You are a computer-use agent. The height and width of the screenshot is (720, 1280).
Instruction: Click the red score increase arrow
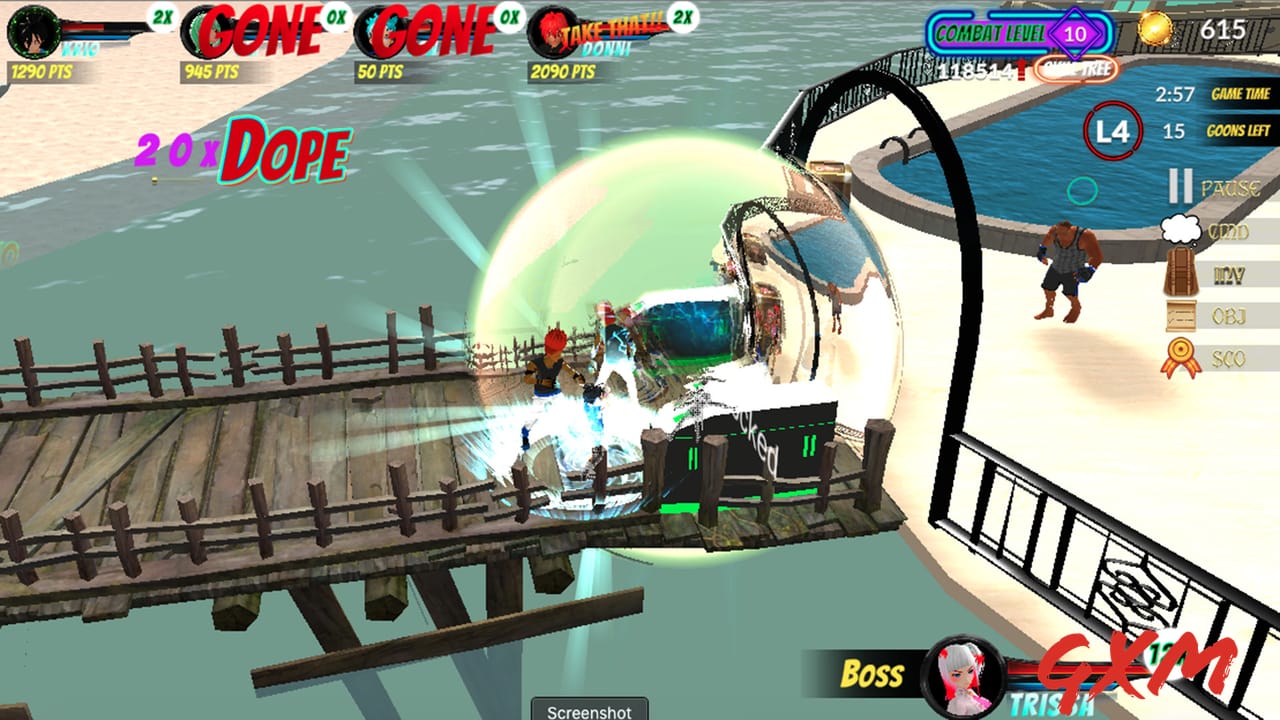pos(1021,67)
